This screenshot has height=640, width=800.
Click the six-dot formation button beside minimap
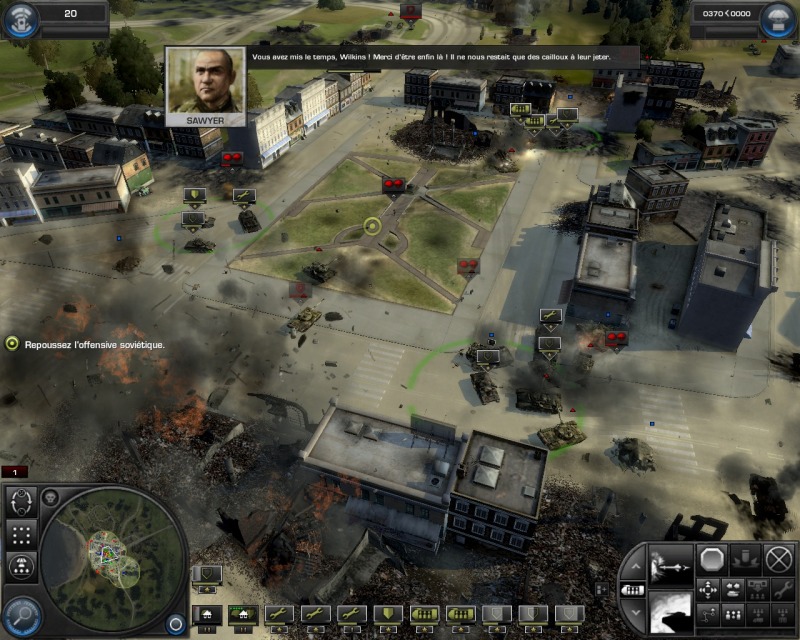[x=22, y=534]
